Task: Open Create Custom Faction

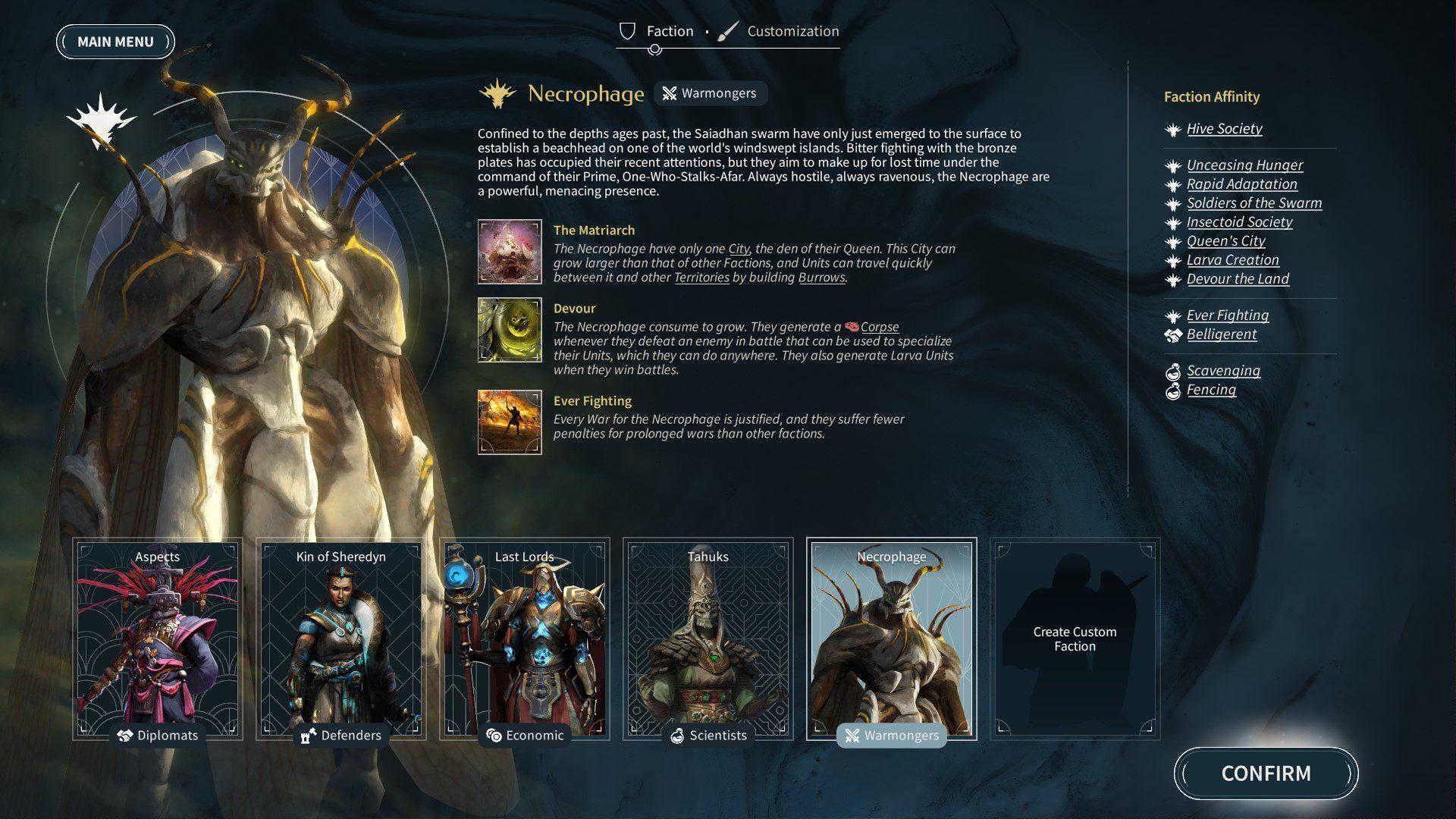Action: [1075, 639]
